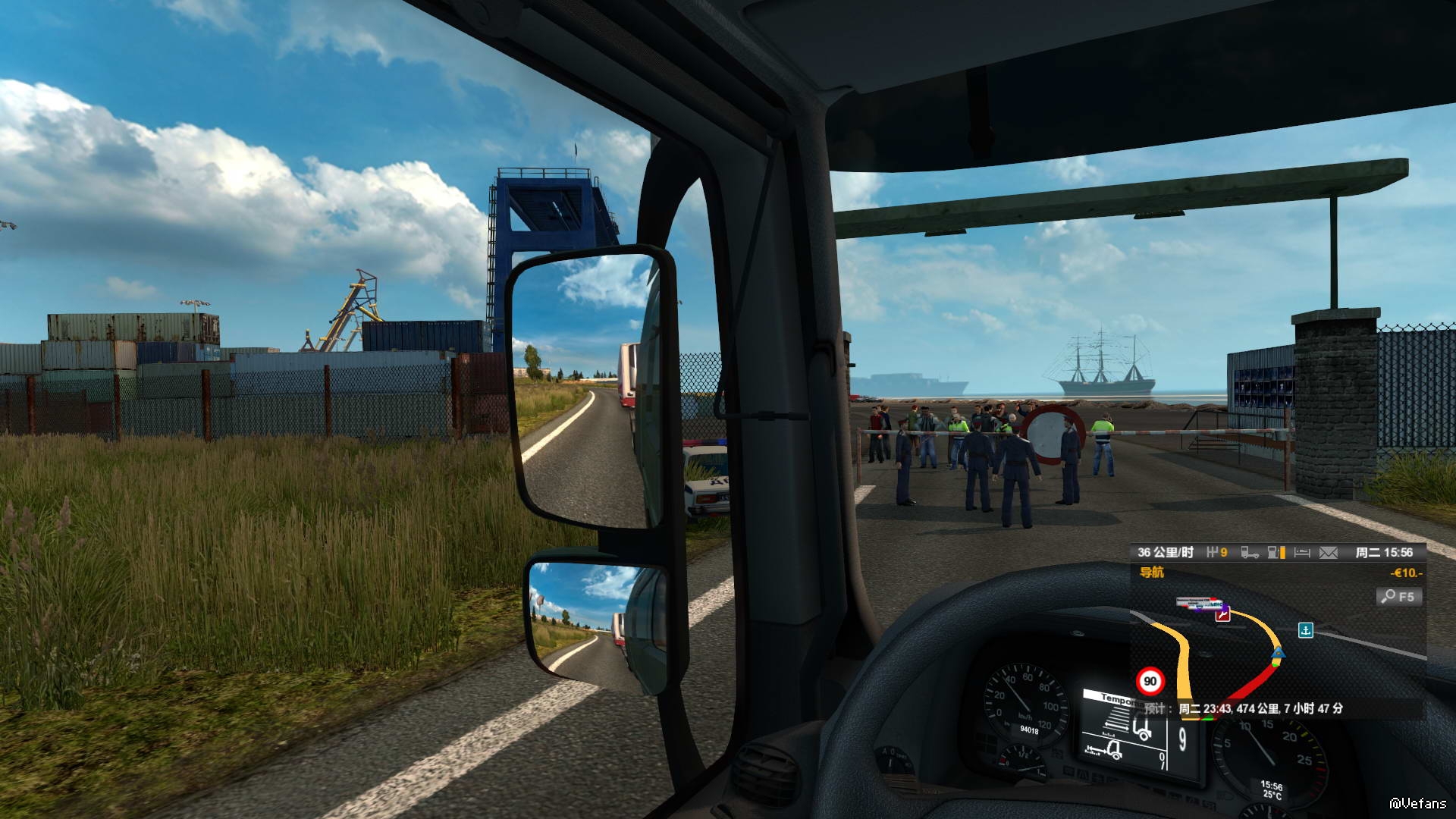Select the fuel pump indicator icon
This screenshot has width=1456, height=819.
coord(1276,553)
